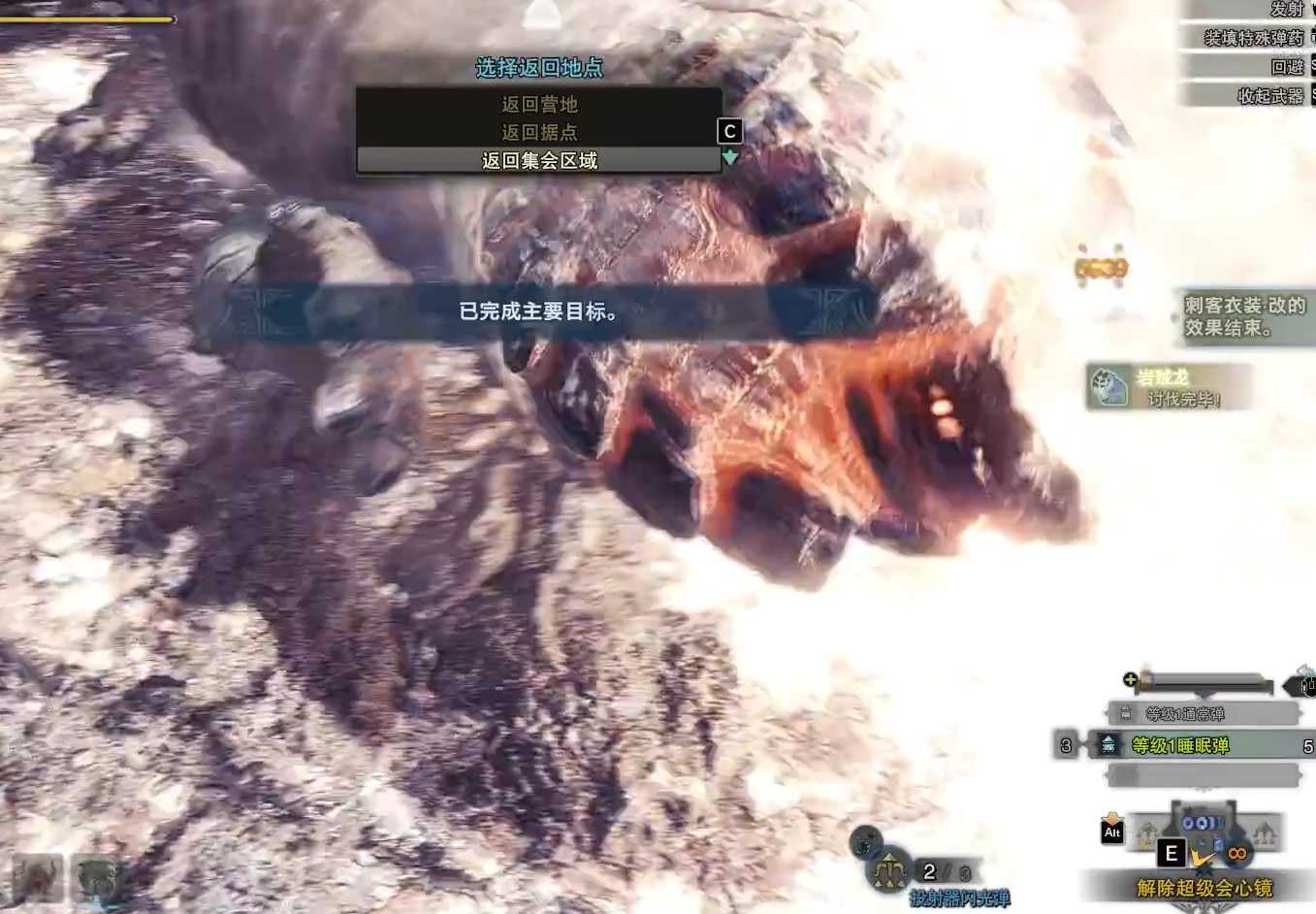The image size is (1316, 914).
Task: Pick the highlighted 返回集会区域 option
Action: coord(539,160)
